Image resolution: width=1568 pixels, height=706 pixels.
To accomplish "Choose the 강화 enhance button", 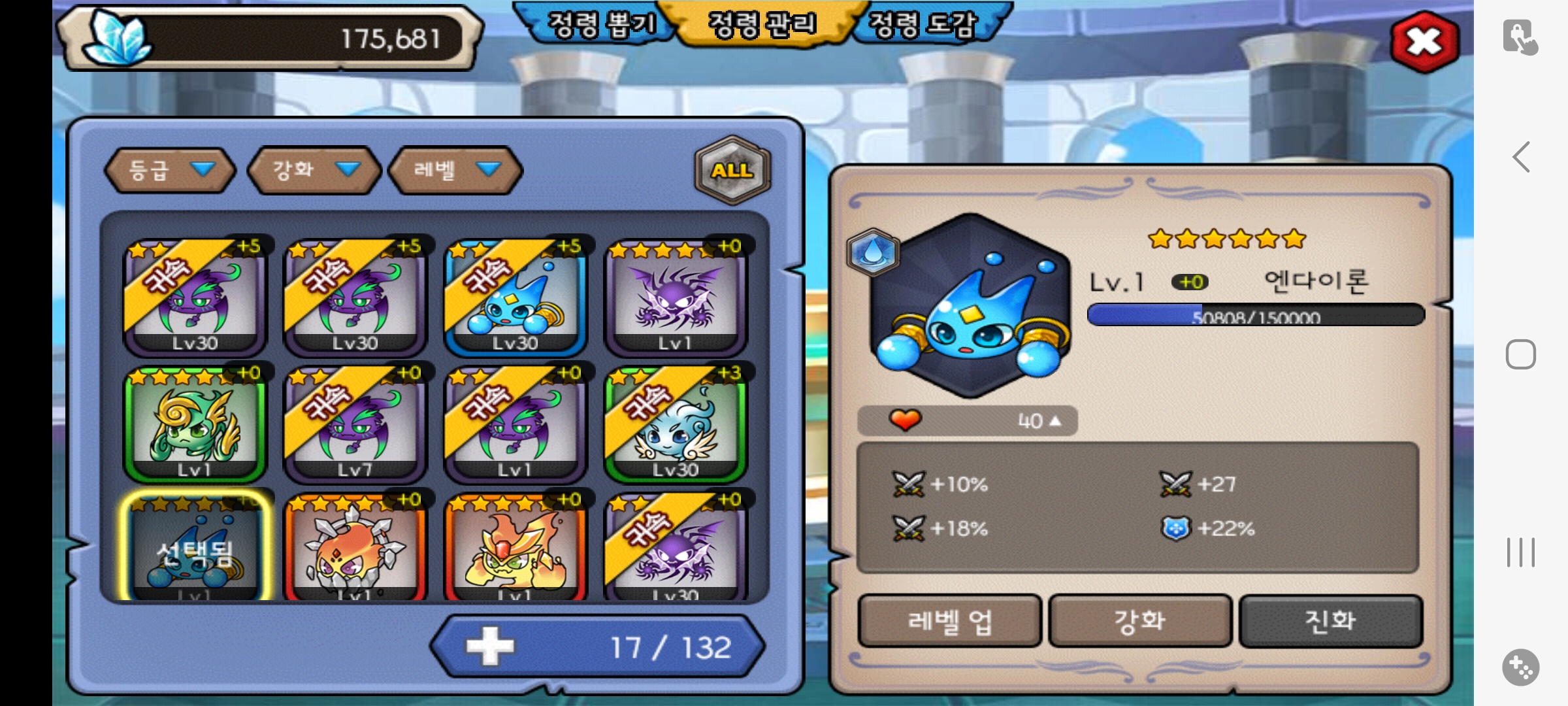I will (x=1140, y=621).
